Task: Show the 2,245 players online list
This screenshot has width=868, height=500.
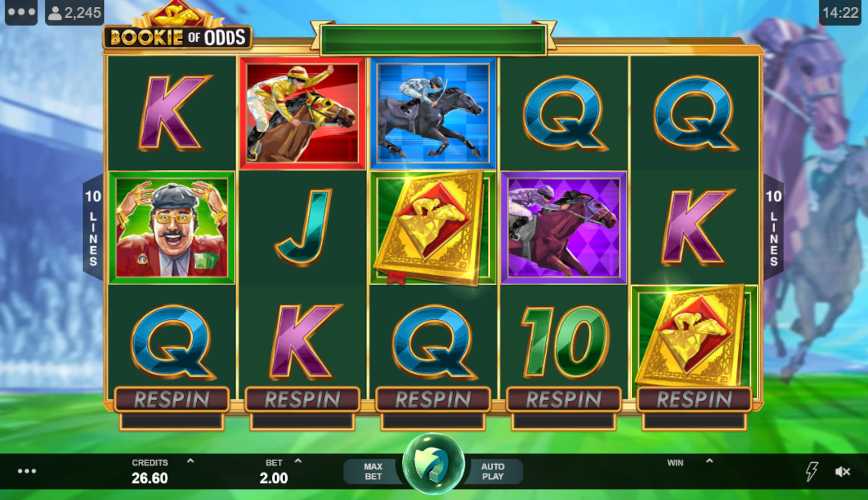Action: (x=75, y=13)
